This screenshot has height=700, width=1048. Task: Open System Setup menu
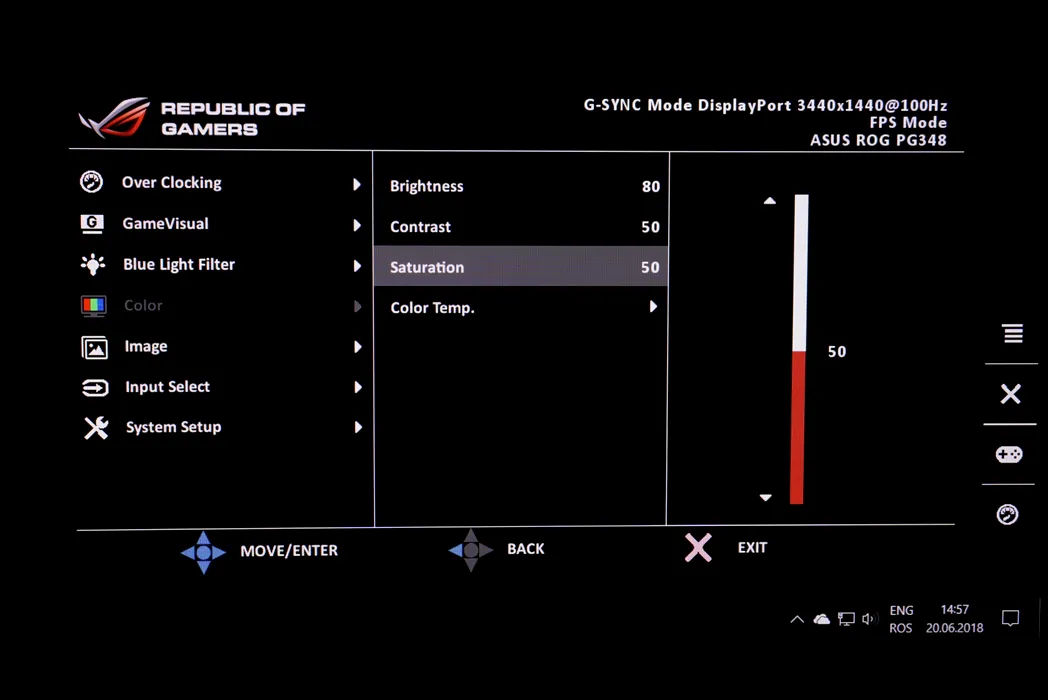[x=173, y=428]
